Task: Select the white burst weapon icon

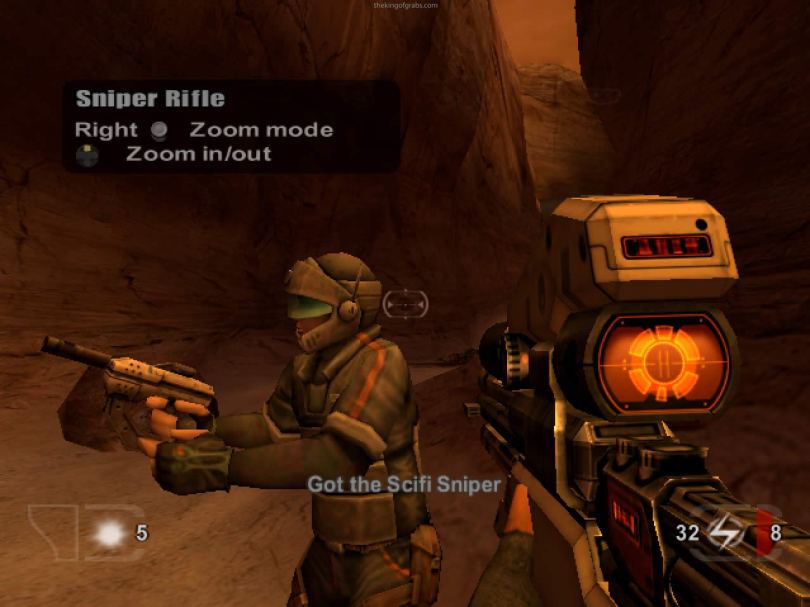Action: pos(108,534)
